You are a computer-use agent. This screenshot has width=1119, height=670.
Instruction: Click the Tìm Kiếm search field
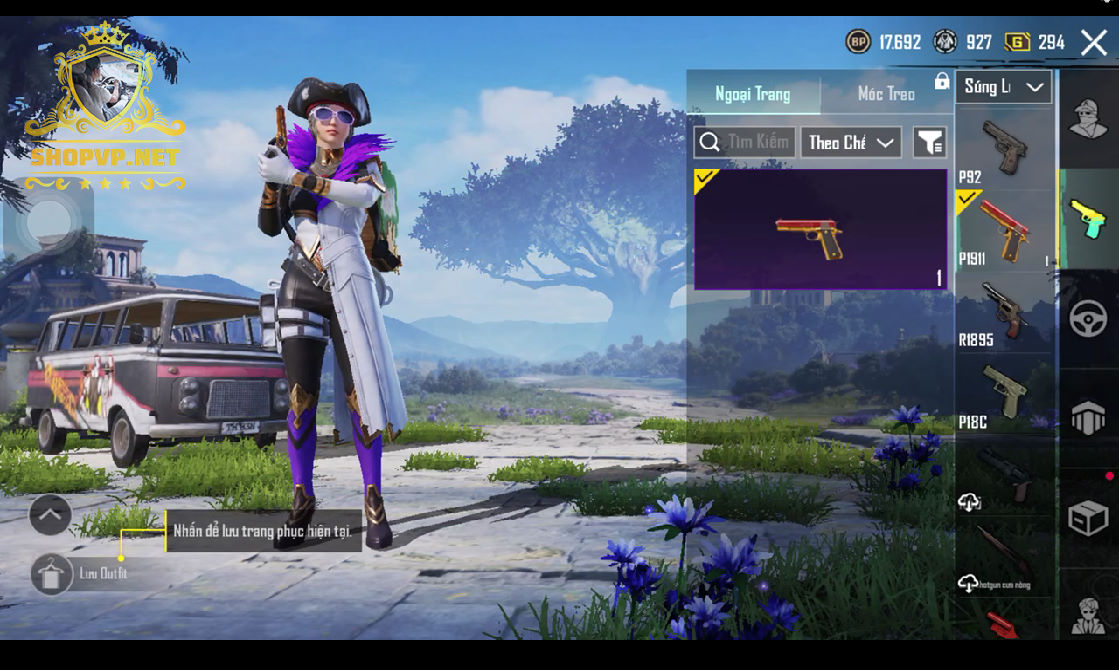click(x=745, y=142)
